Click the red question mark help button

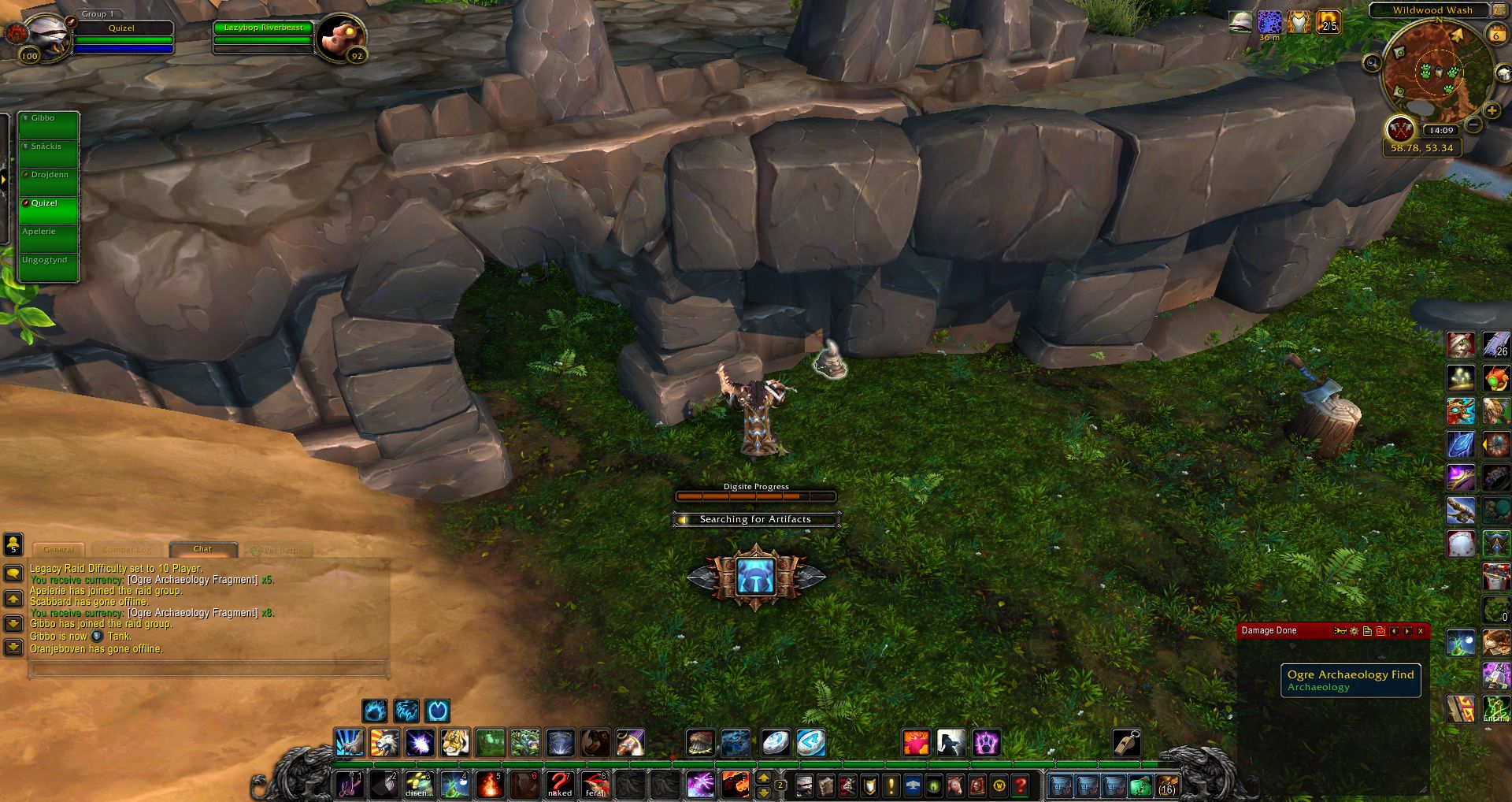point(1021,785)
